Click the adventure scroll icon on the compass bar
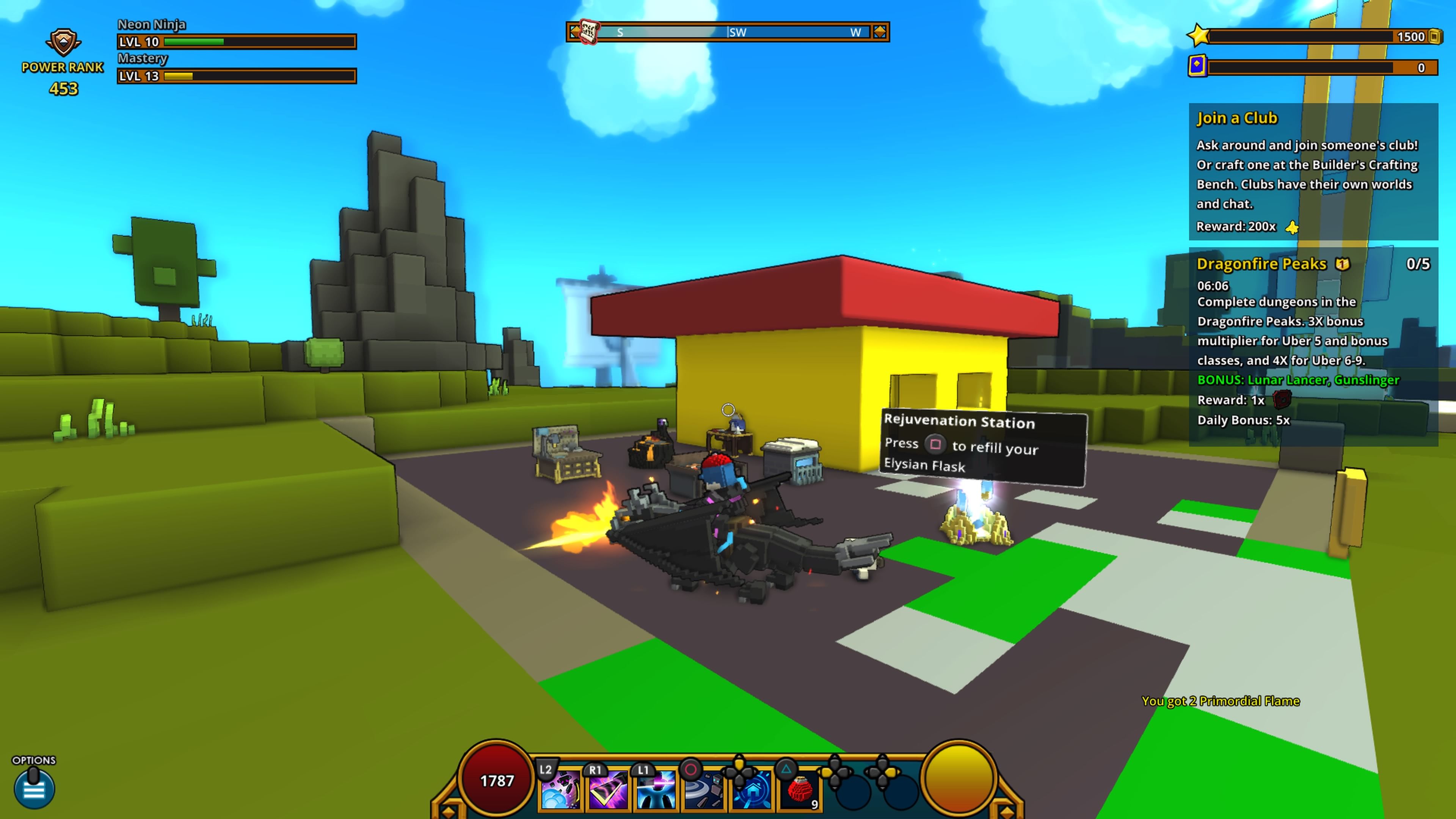The height and width of the screenshot is (819, 1456). tap(589, 31)
